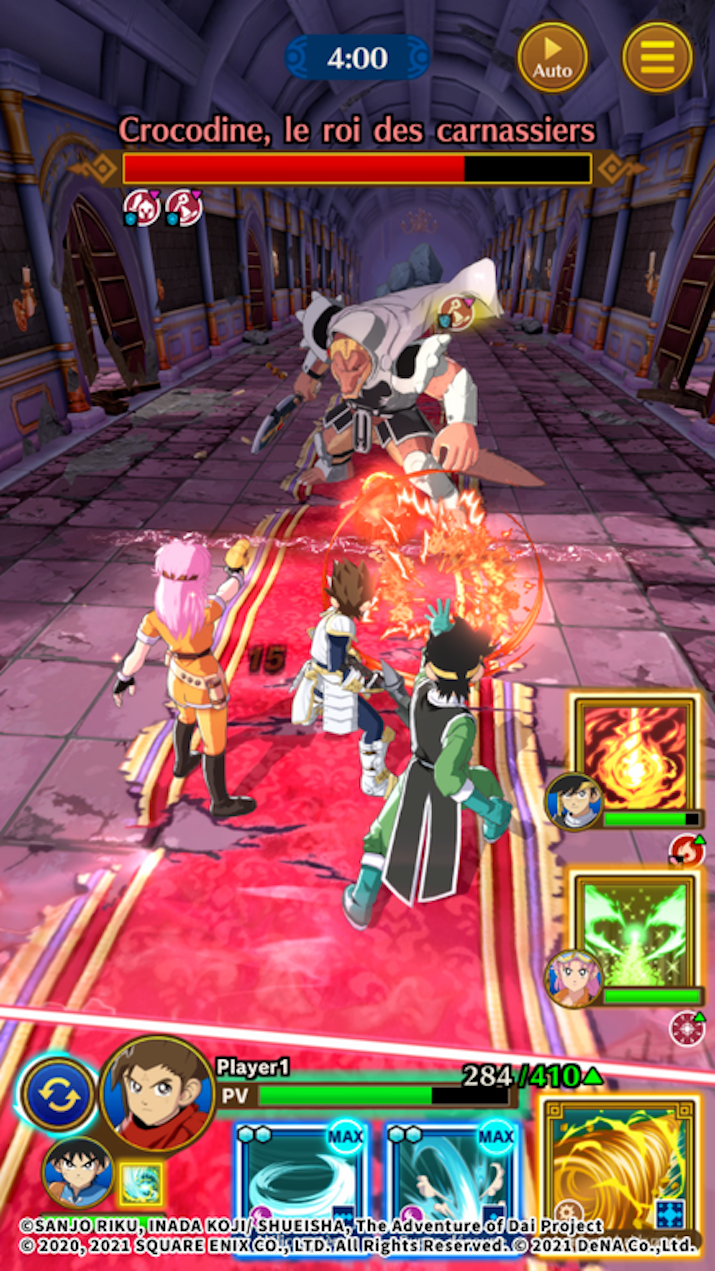Screen dimensions: 715x1271
Task: Open the hamburger menu
Action: pos(657,57)
